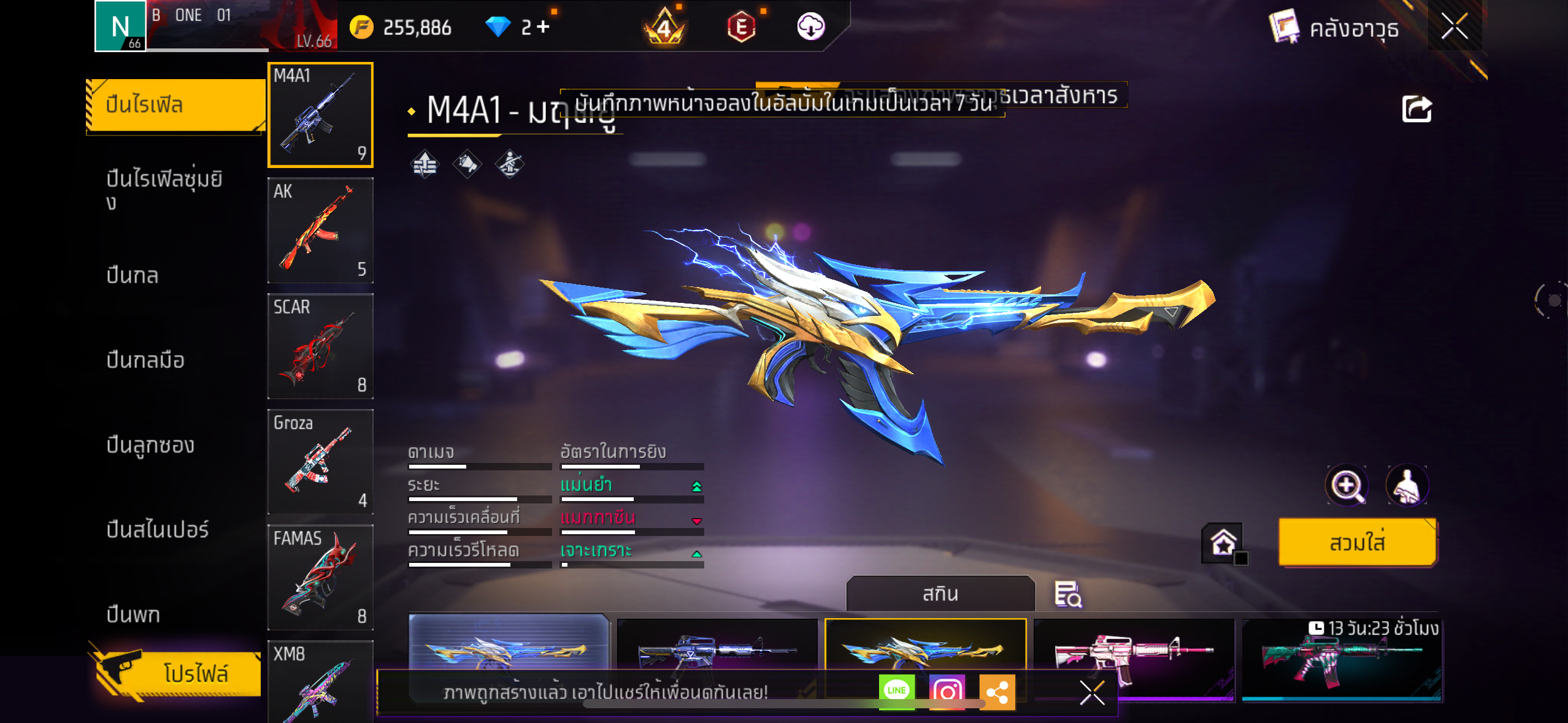Viewport: 1568px width, 723px height.
Task: Add diamonds with the plus button
Action: click(x=544, y=27)
